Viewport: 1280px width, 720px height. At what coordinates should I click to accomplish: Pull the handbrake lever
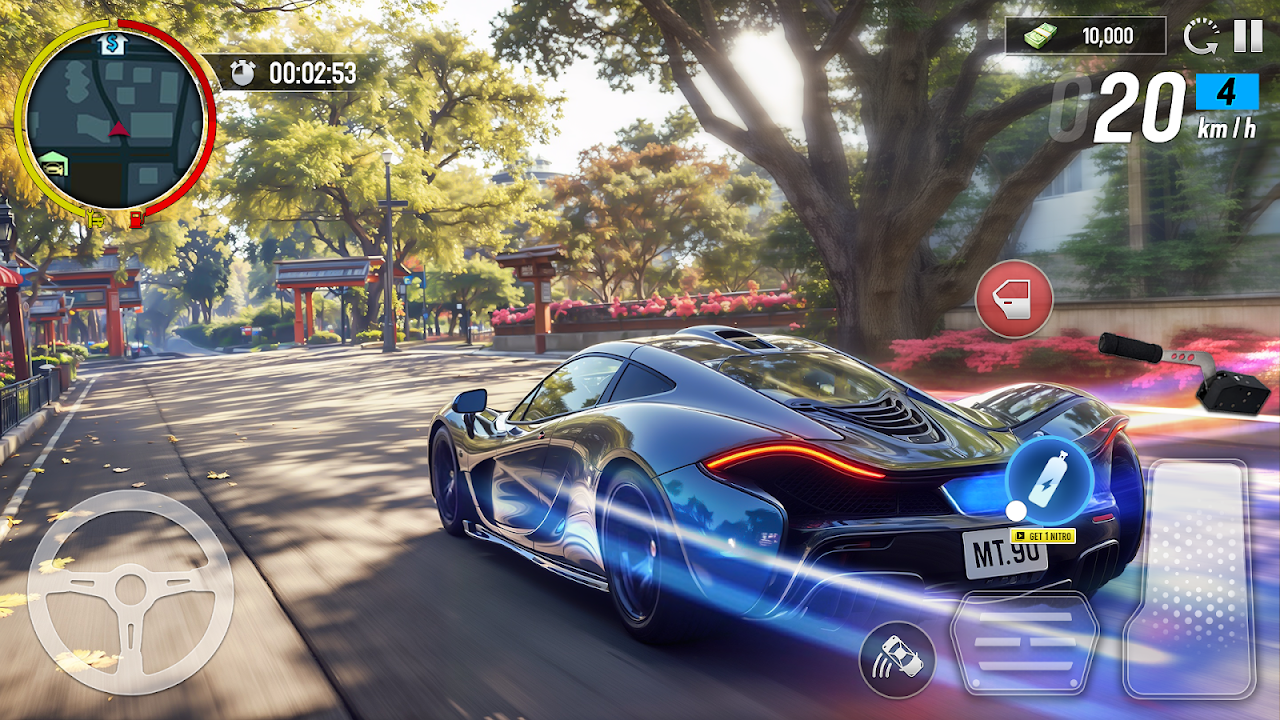[1187, 373]
